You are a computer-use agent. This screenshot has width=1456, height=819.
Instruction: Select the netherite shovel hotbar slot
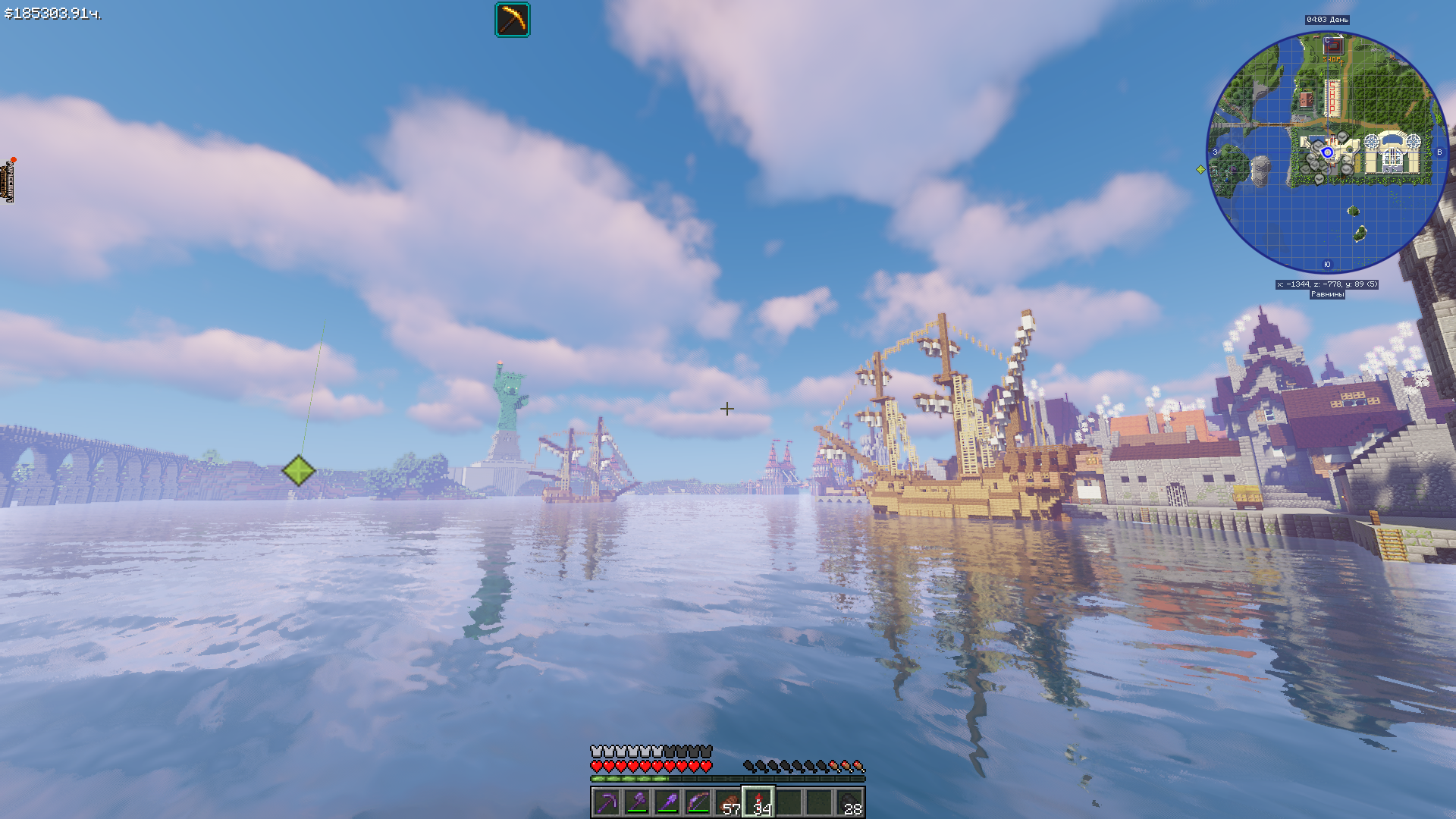click(x=667, y=802)
